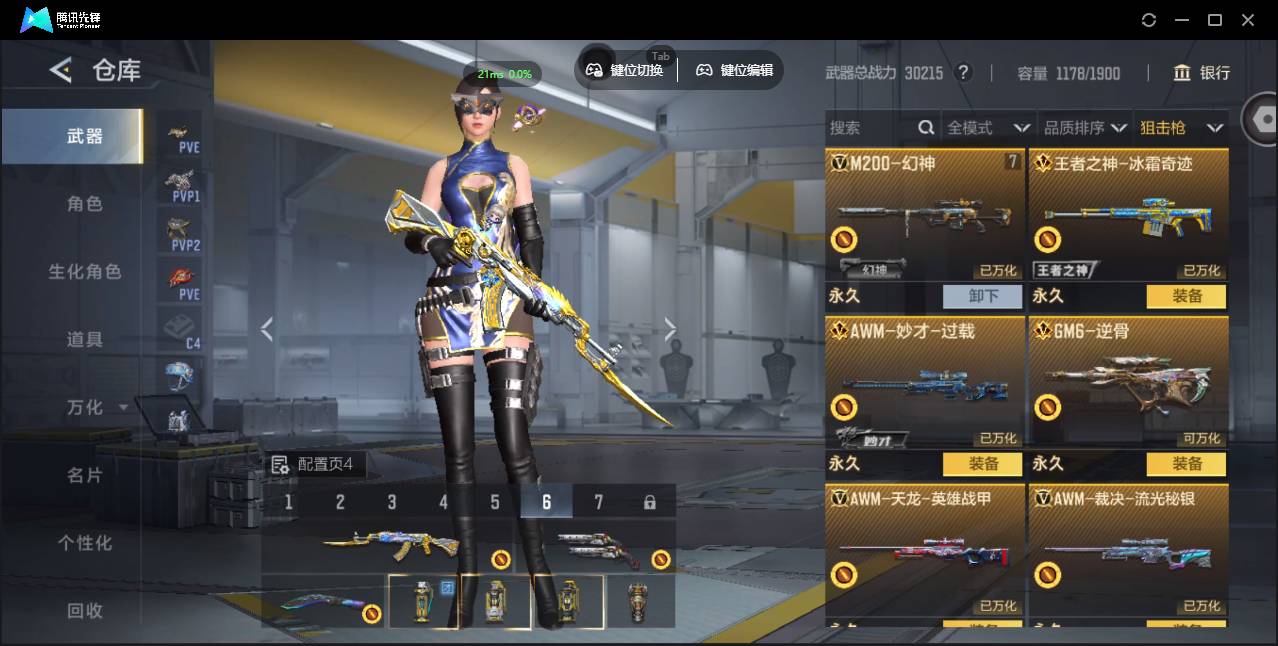Switch to the 个性化 personalization category

[84, 543]
